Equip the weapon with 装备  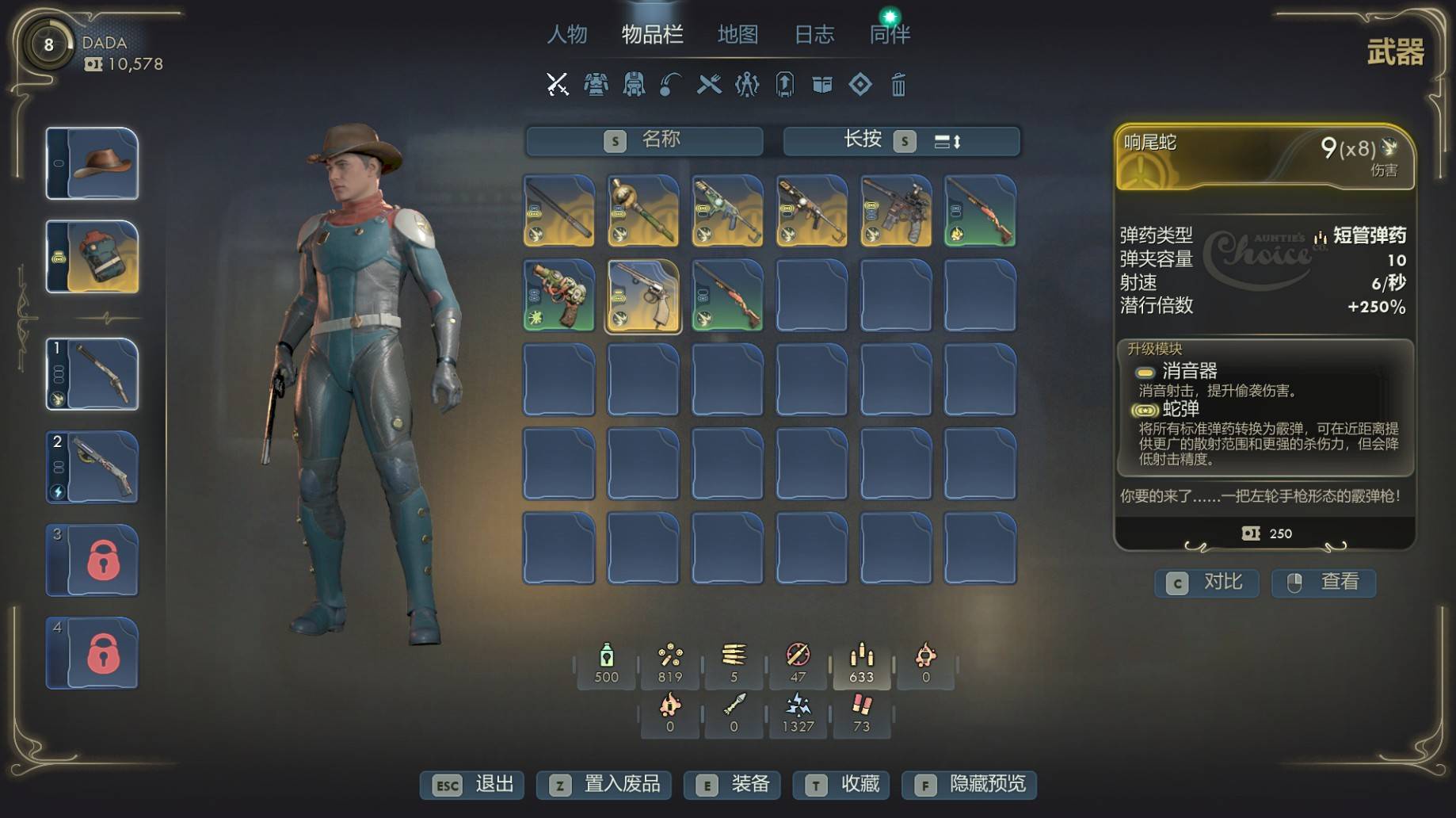coord(733,785)
